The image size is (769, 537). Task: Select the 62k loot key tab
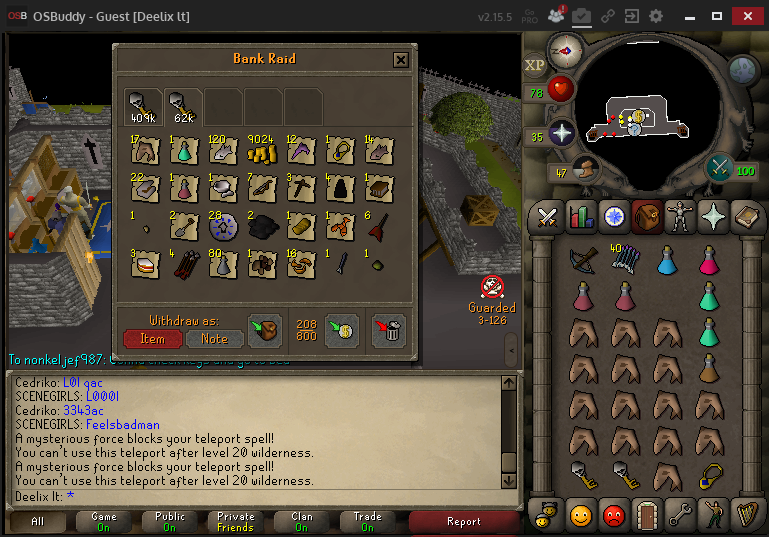(183, 106)
